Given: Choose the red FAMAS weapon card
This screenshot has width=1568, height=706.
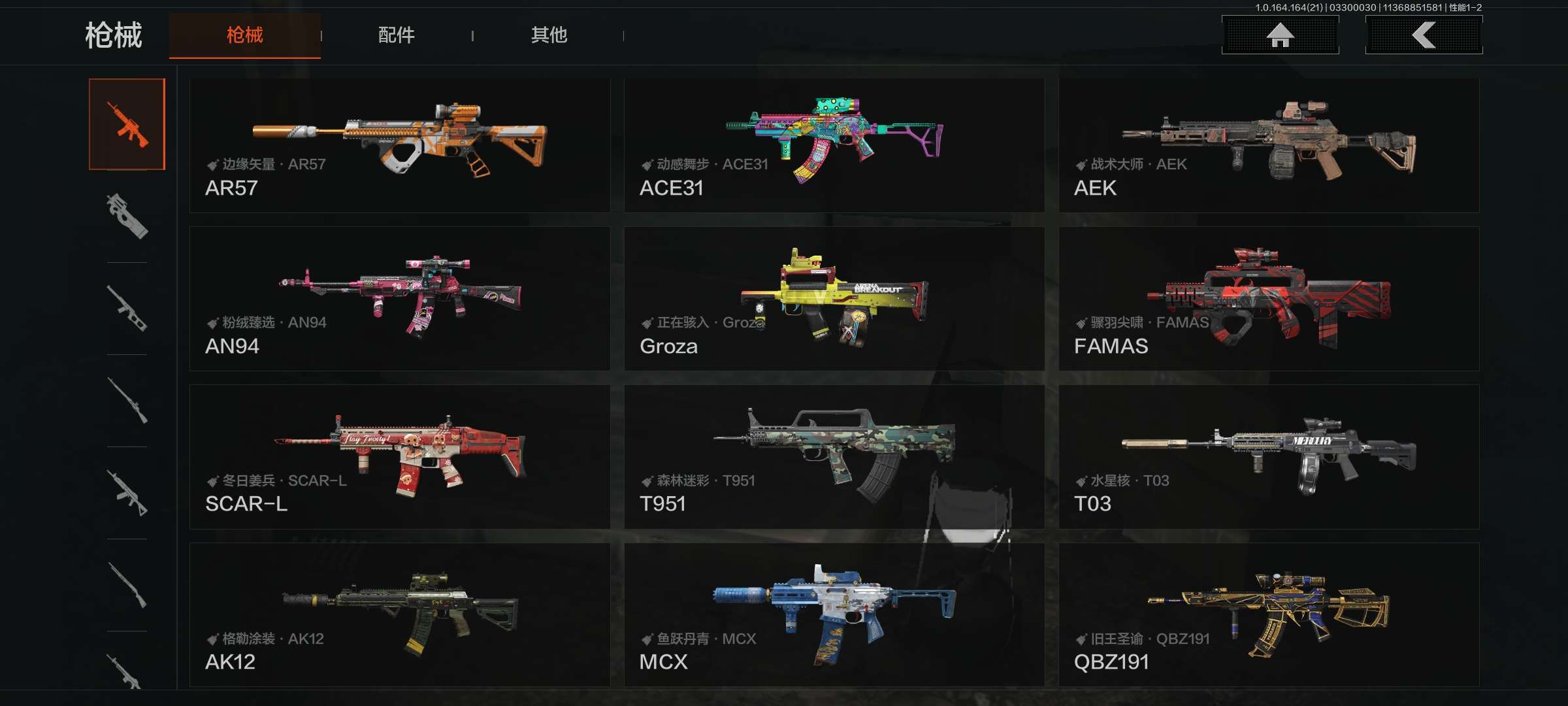Looking at the screenshot, I should pos(1268,299).
